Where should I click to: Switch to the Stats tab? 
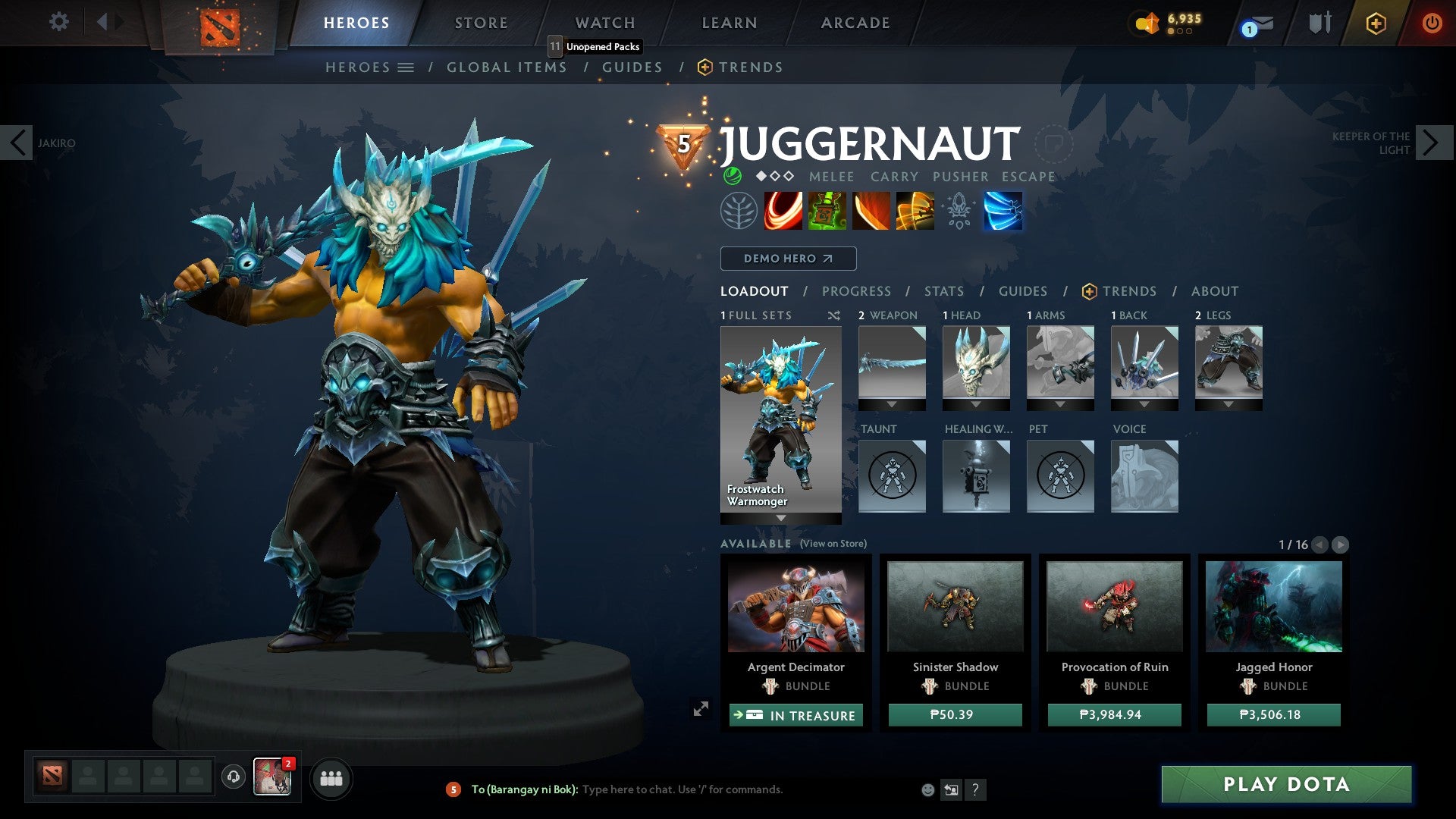(943, 290)
